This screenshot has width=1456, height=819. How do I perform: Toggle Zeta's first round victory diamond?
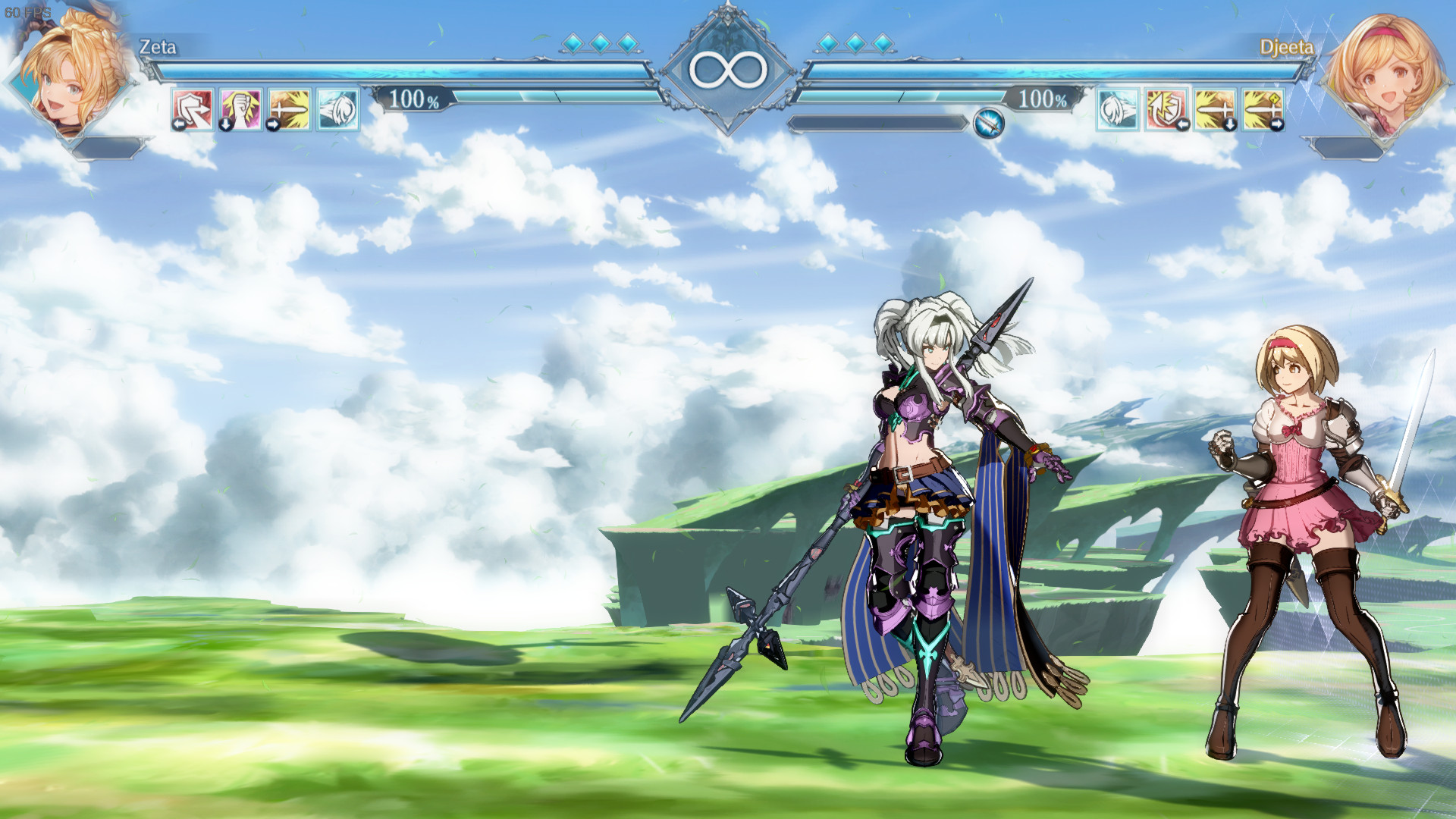pyautogui.click(x=574, y=44)
